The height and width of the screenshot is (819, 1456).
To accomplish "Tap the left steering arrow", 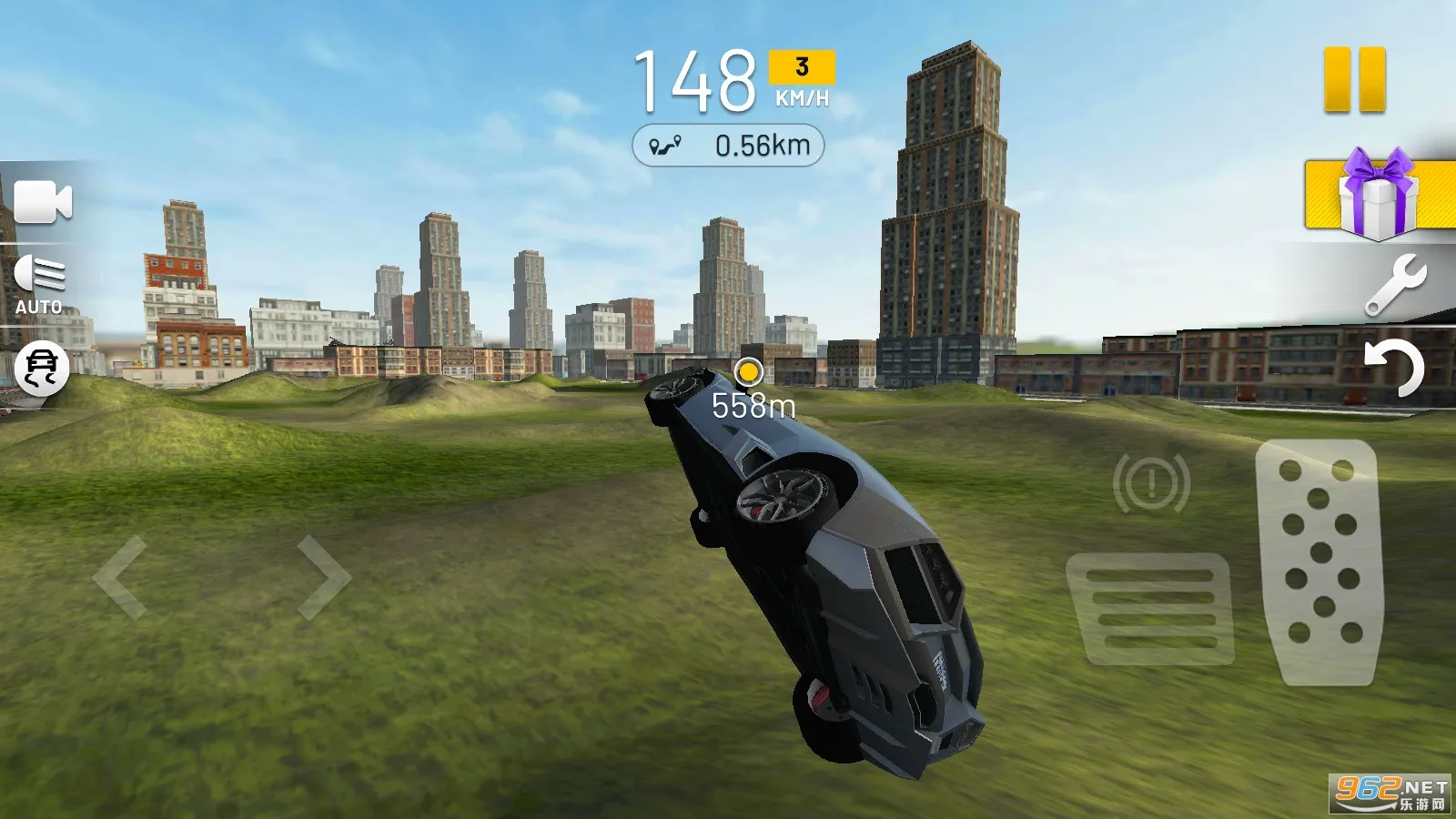I will 118,576.
